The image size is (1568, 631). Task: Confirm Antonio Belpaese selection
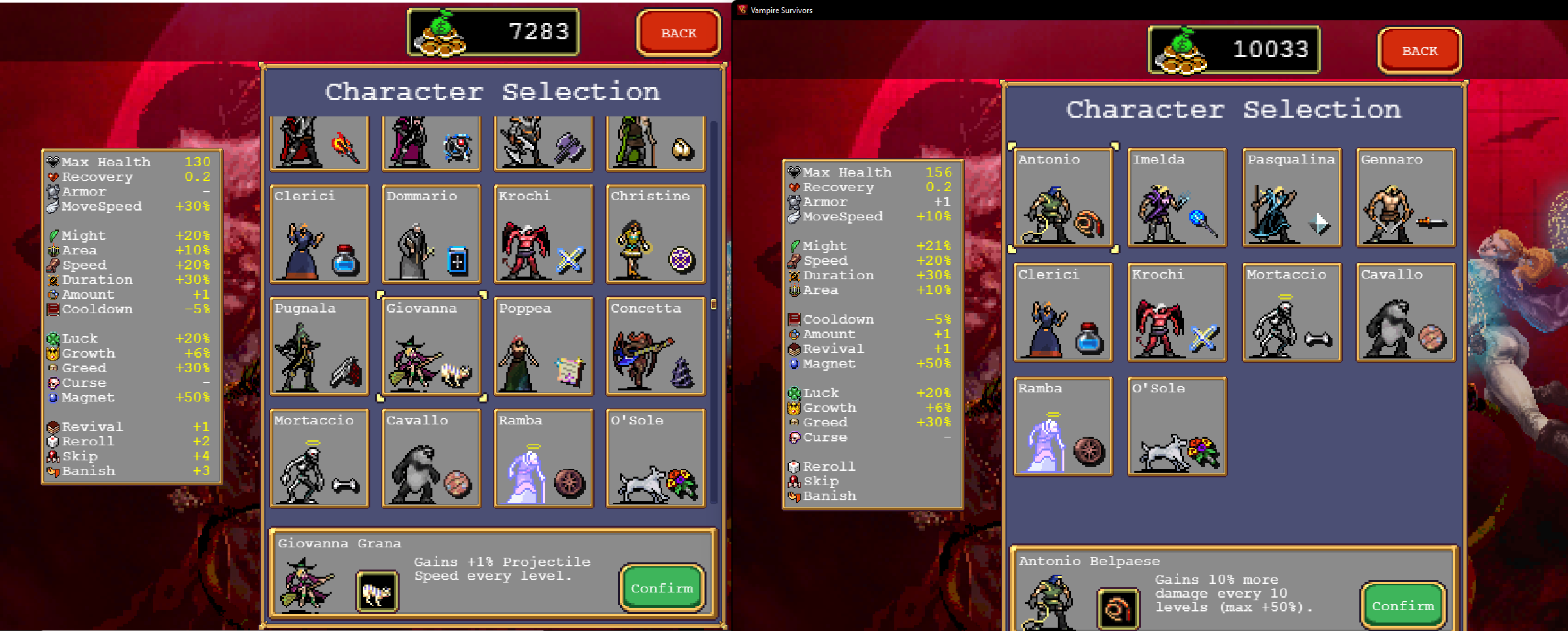[x=1402, y=605]
